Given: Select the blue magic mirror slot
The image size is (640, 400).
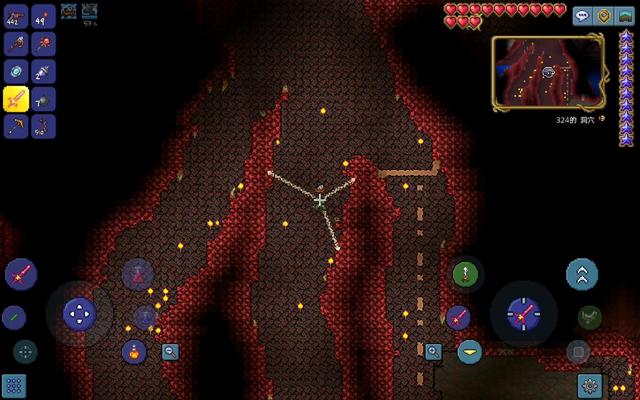Looking at the screenshot, I should tap(17, 71).
